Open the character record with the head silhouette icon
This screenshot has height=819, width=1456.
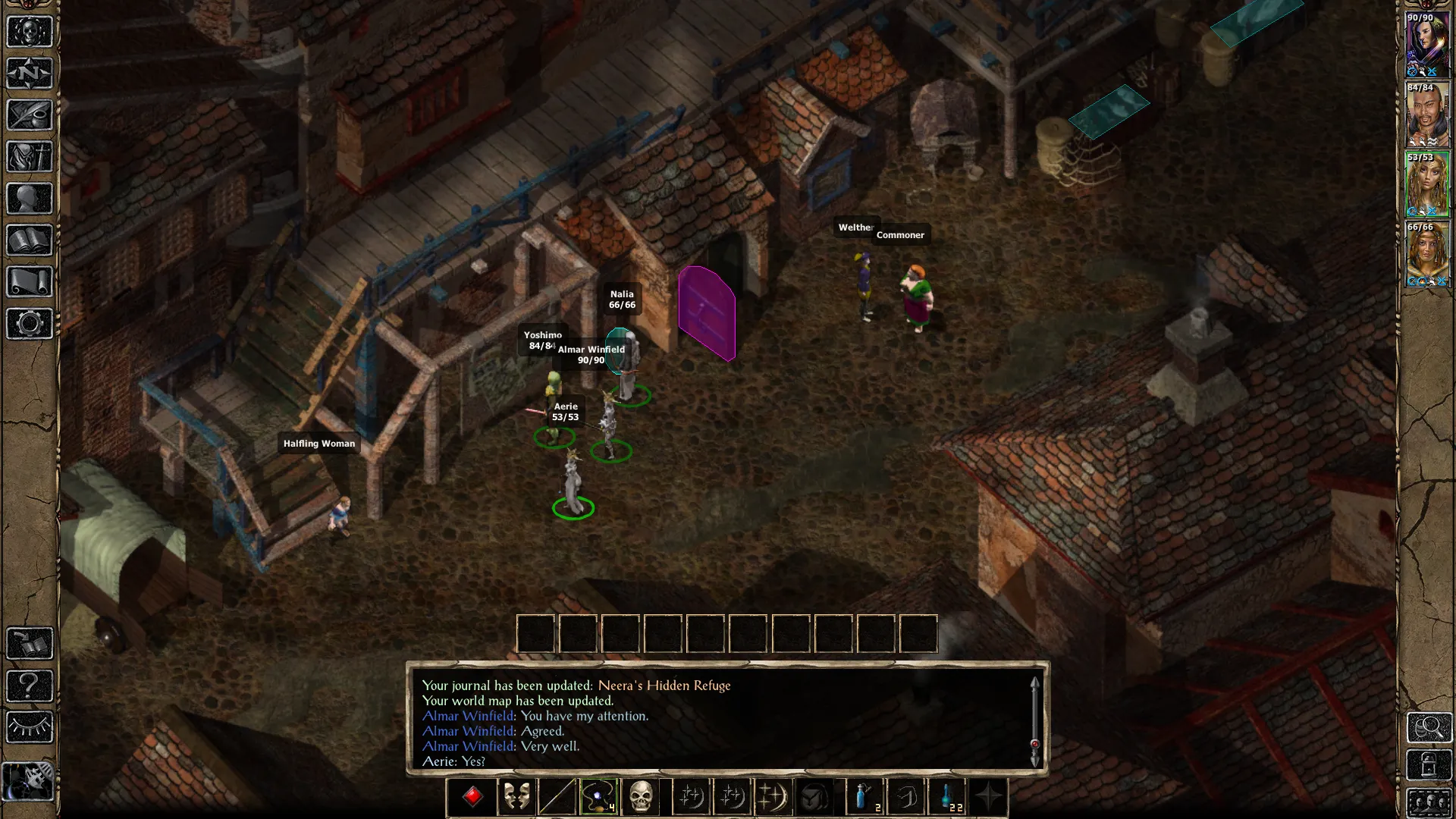pyautogui.click(x=30, y=199)
